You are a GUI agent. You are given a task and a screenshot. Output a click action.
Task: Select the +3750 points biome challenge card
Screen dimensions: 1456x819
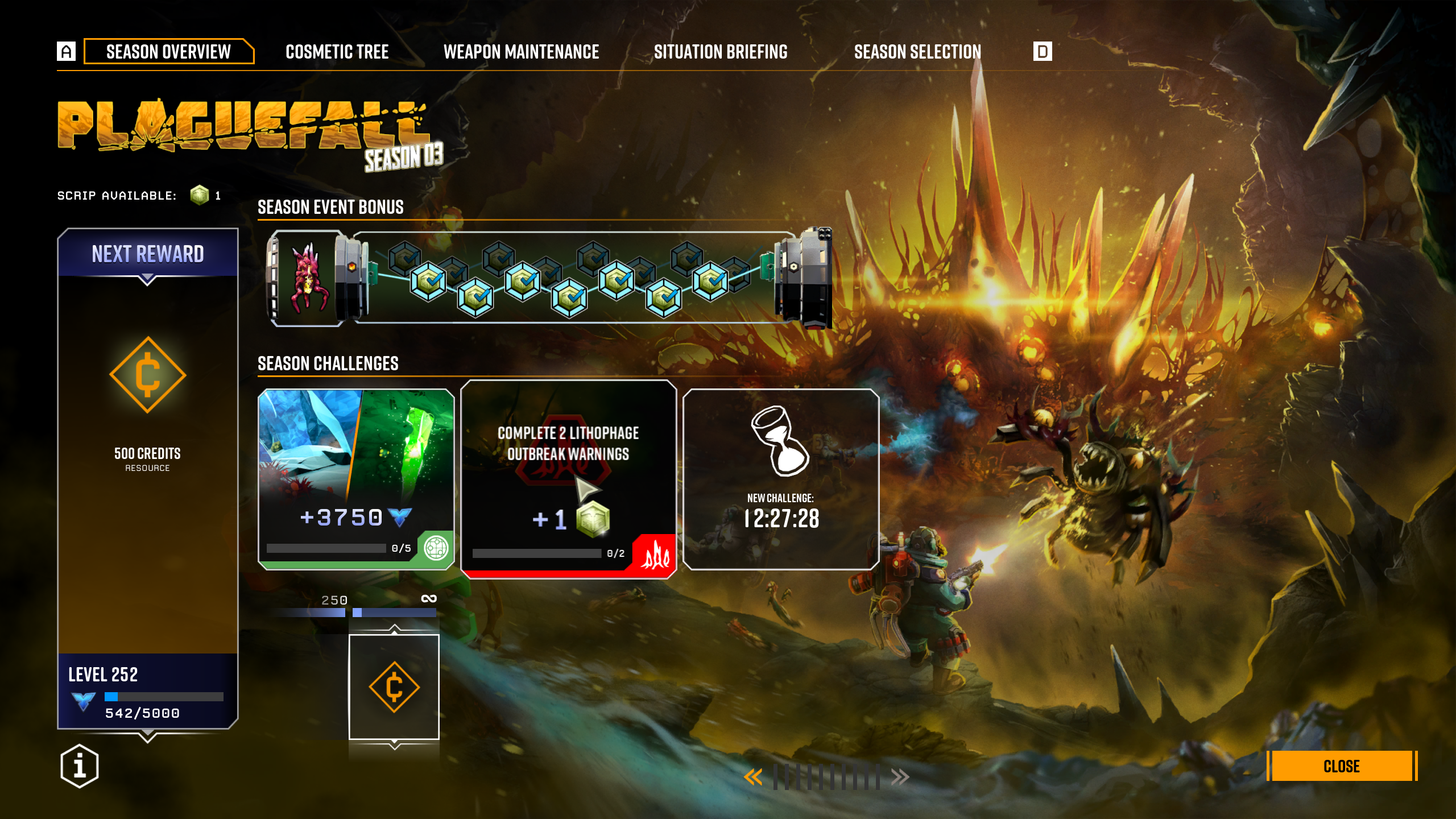click(356, 479)
